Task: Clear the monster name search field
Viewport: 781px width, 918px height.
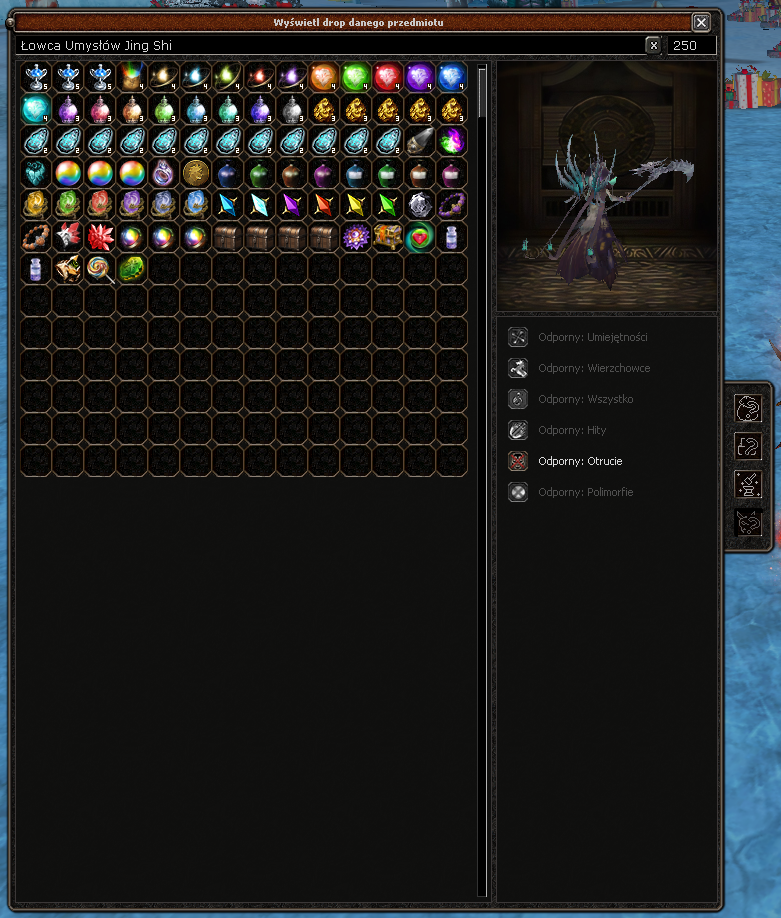Action: (x=653, y=45)
